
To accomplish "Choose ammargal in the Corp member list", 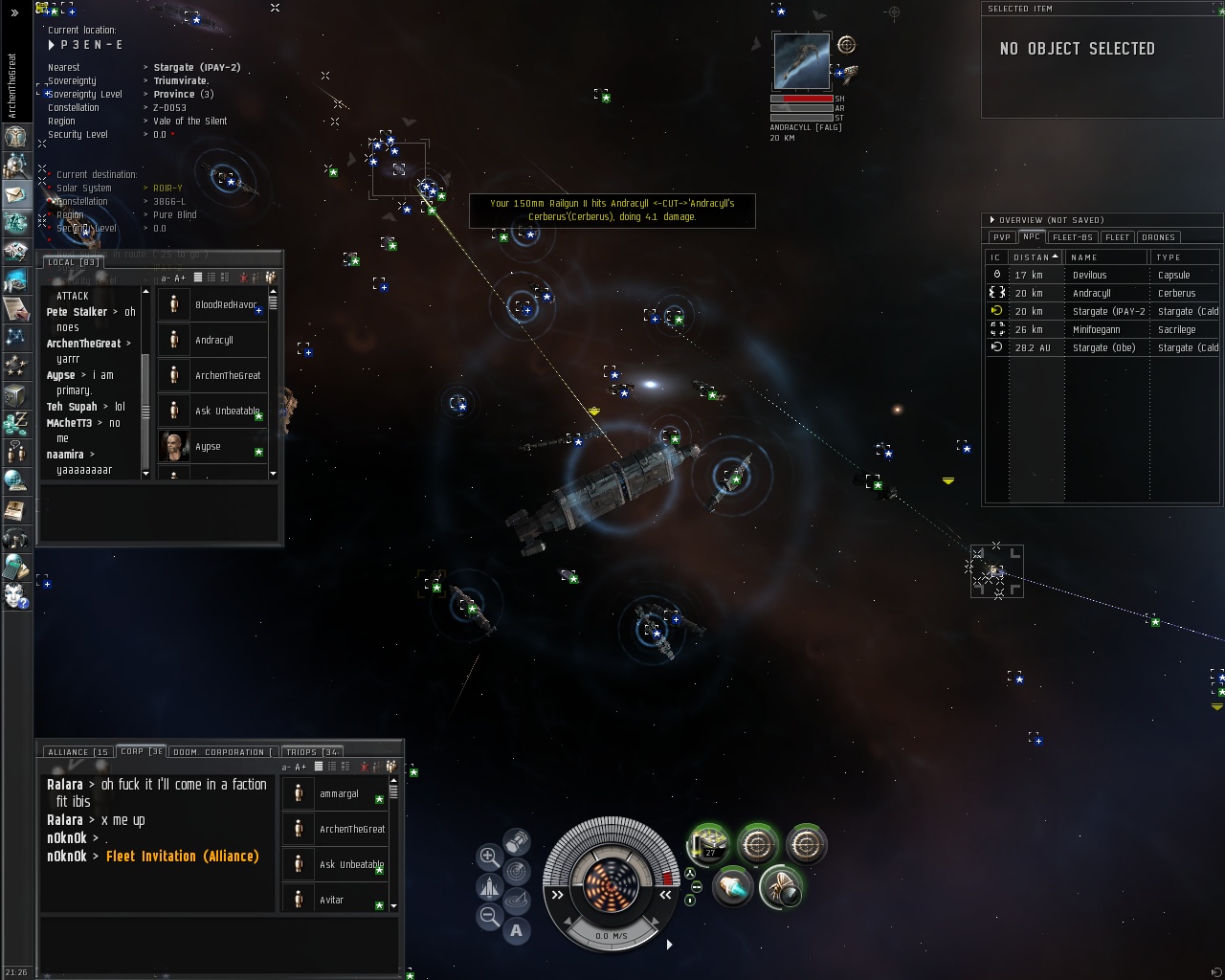I will pos(339,794).
